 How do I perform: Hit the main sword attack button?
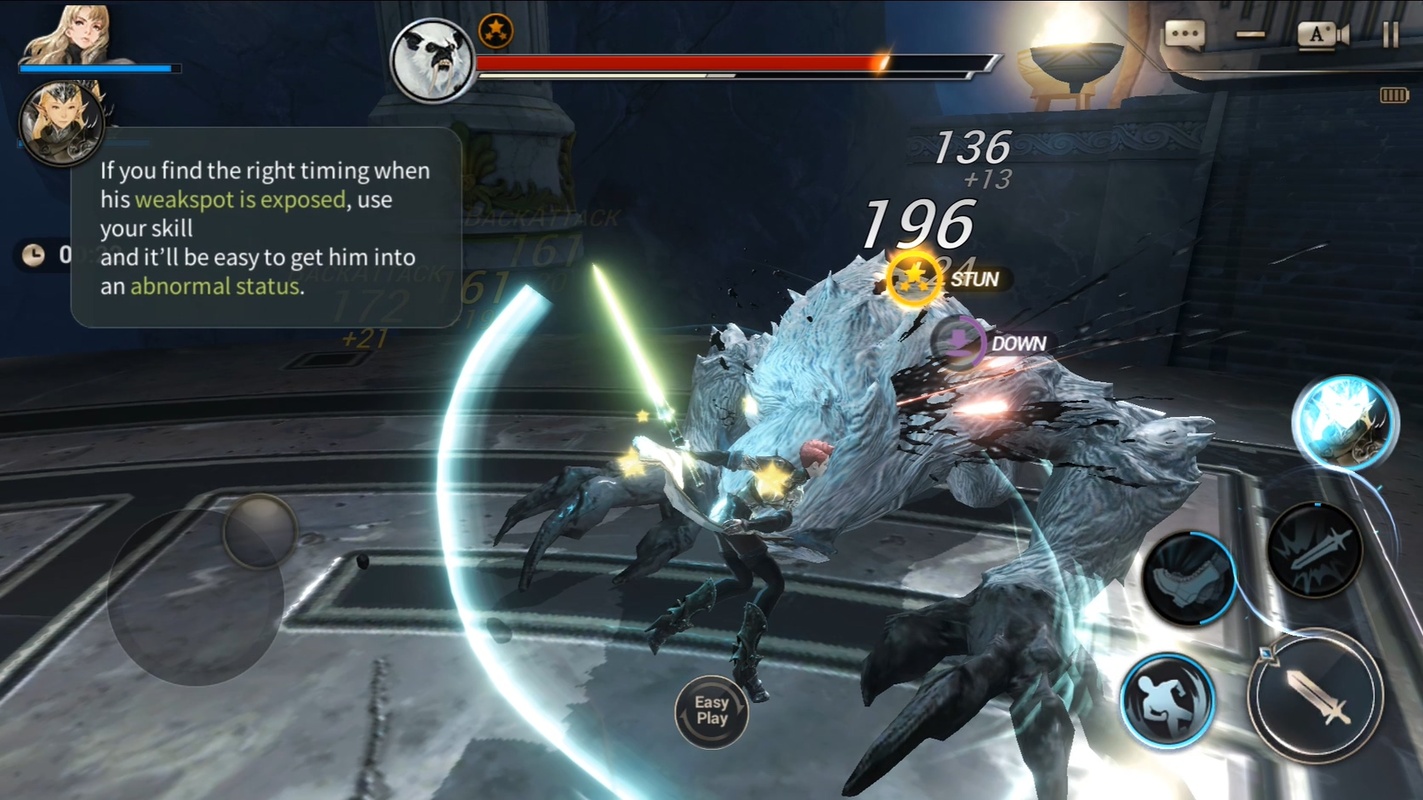pos(1315,696)
